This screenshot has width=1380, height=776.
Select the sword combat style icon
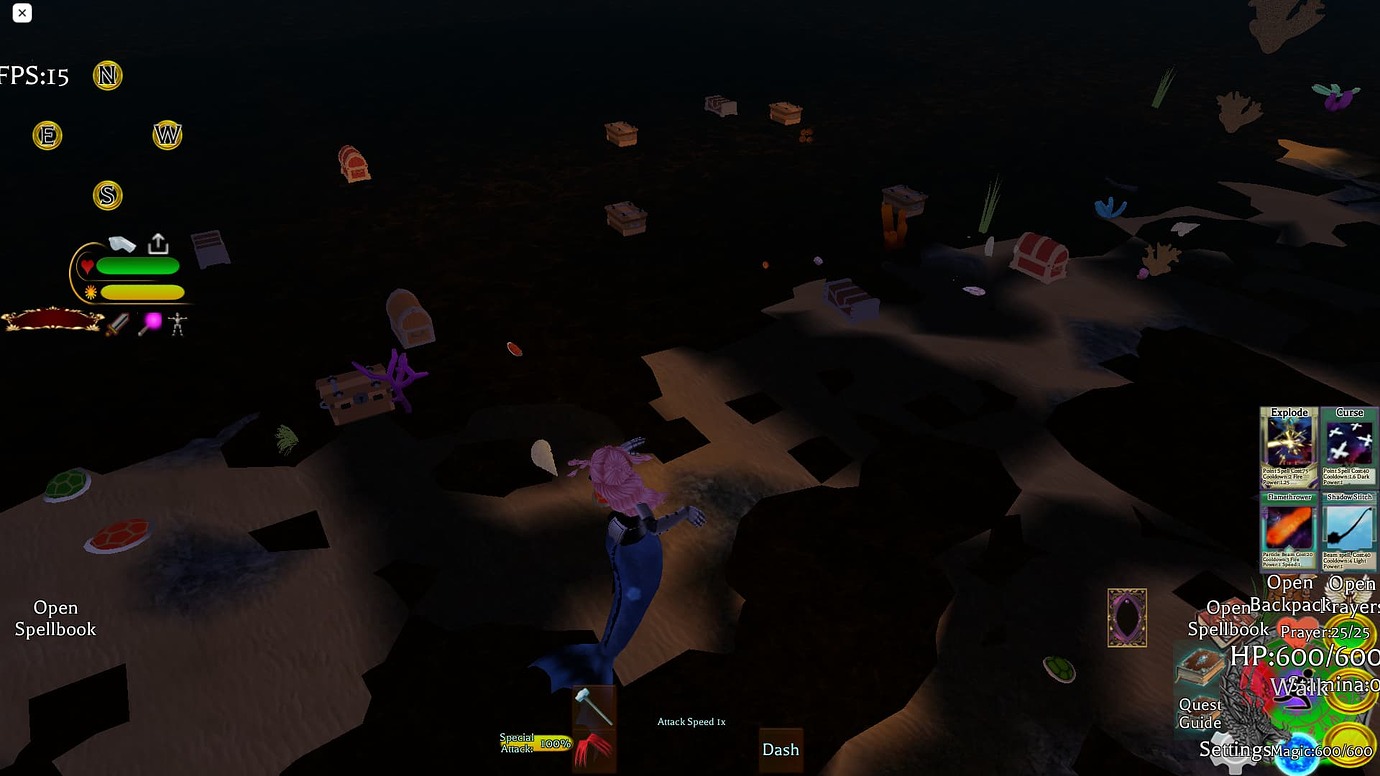[x=118, y=324]
